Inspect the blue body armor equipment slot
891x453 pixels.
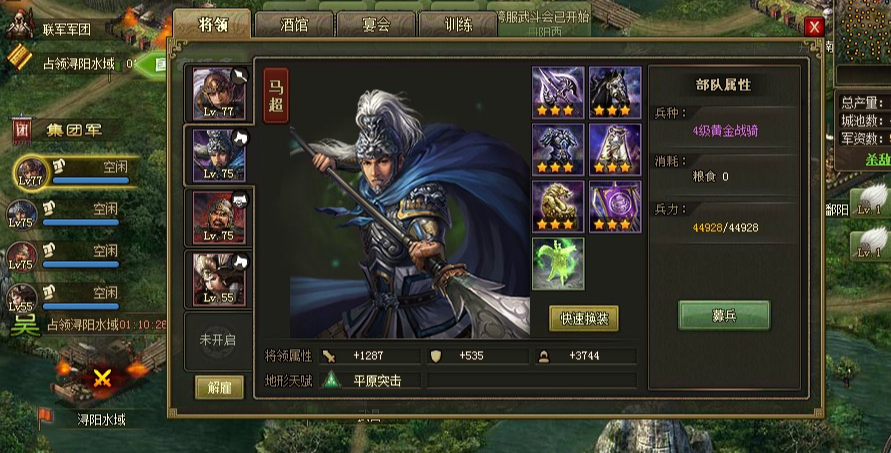(x=558, y=149)
